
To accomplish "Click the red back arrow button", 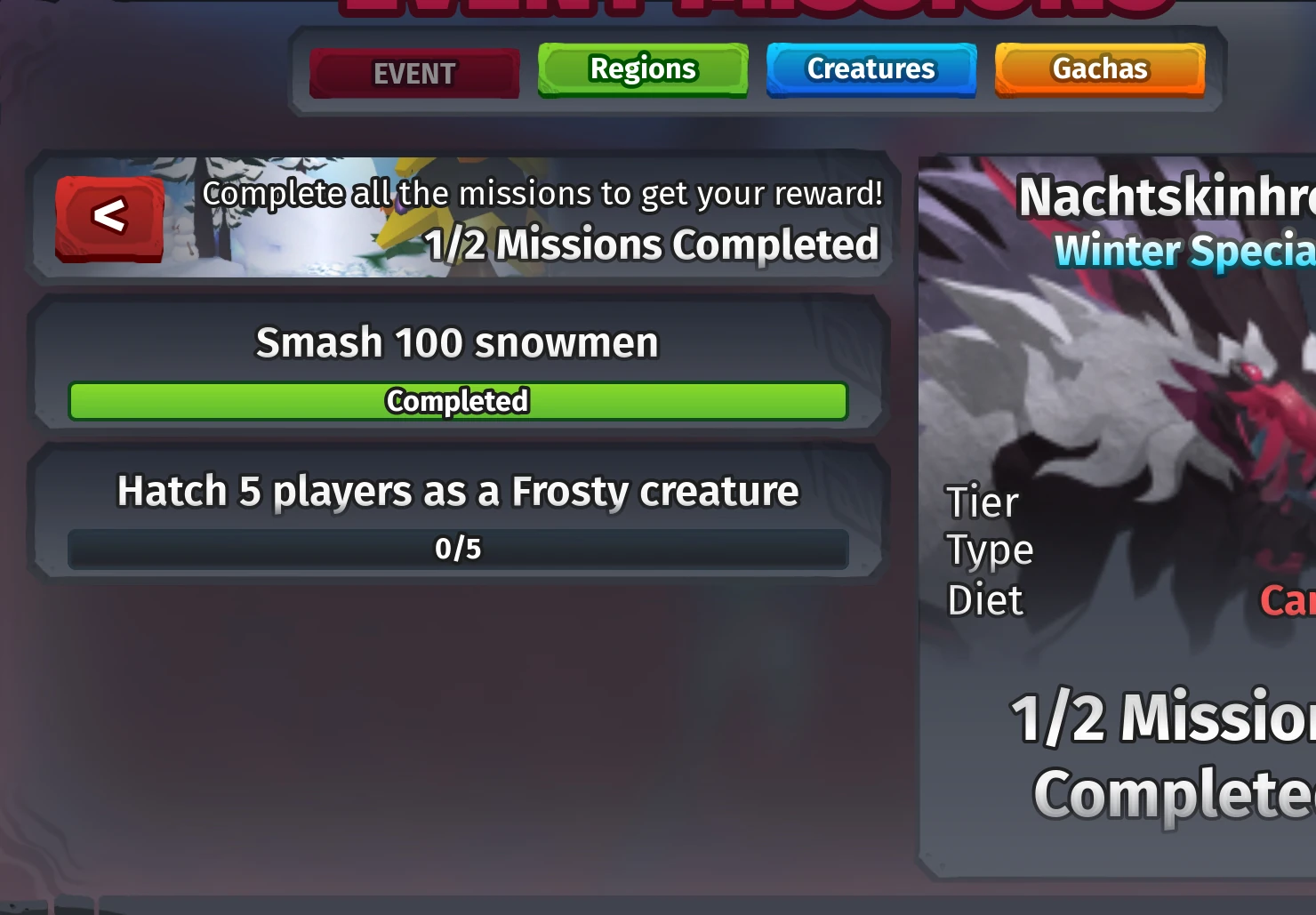I will 108,216.
